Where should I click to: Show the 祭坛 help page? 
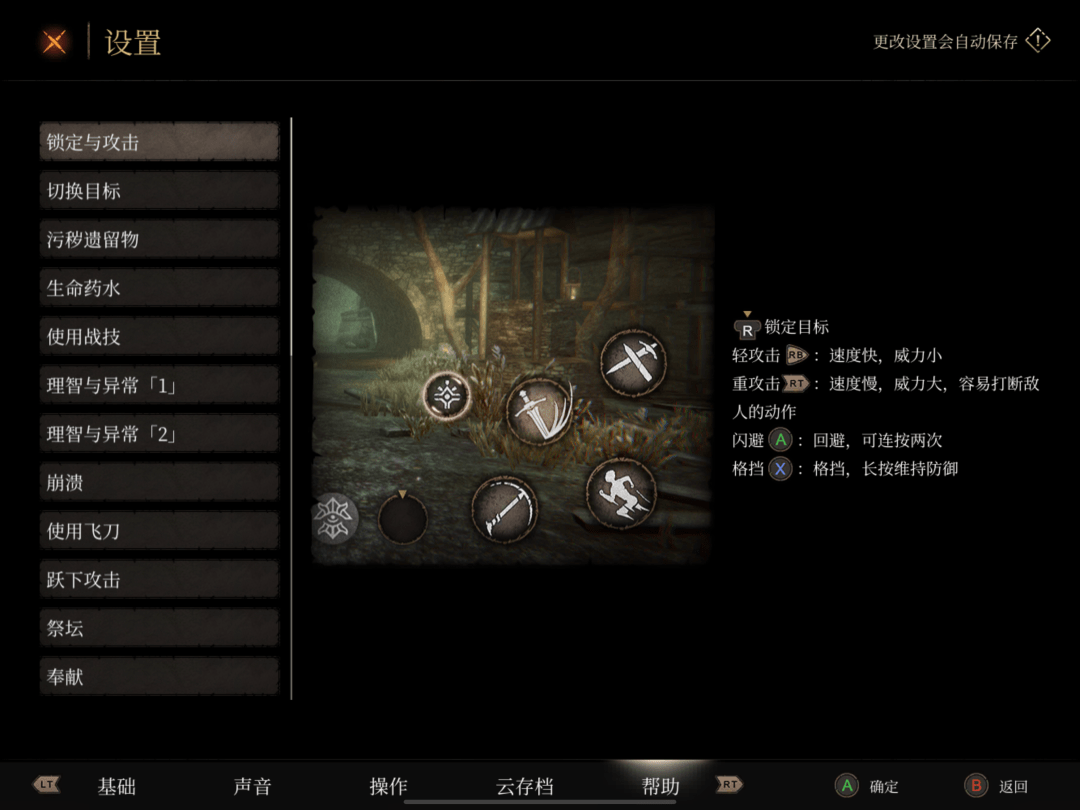(x=159, y=628)
